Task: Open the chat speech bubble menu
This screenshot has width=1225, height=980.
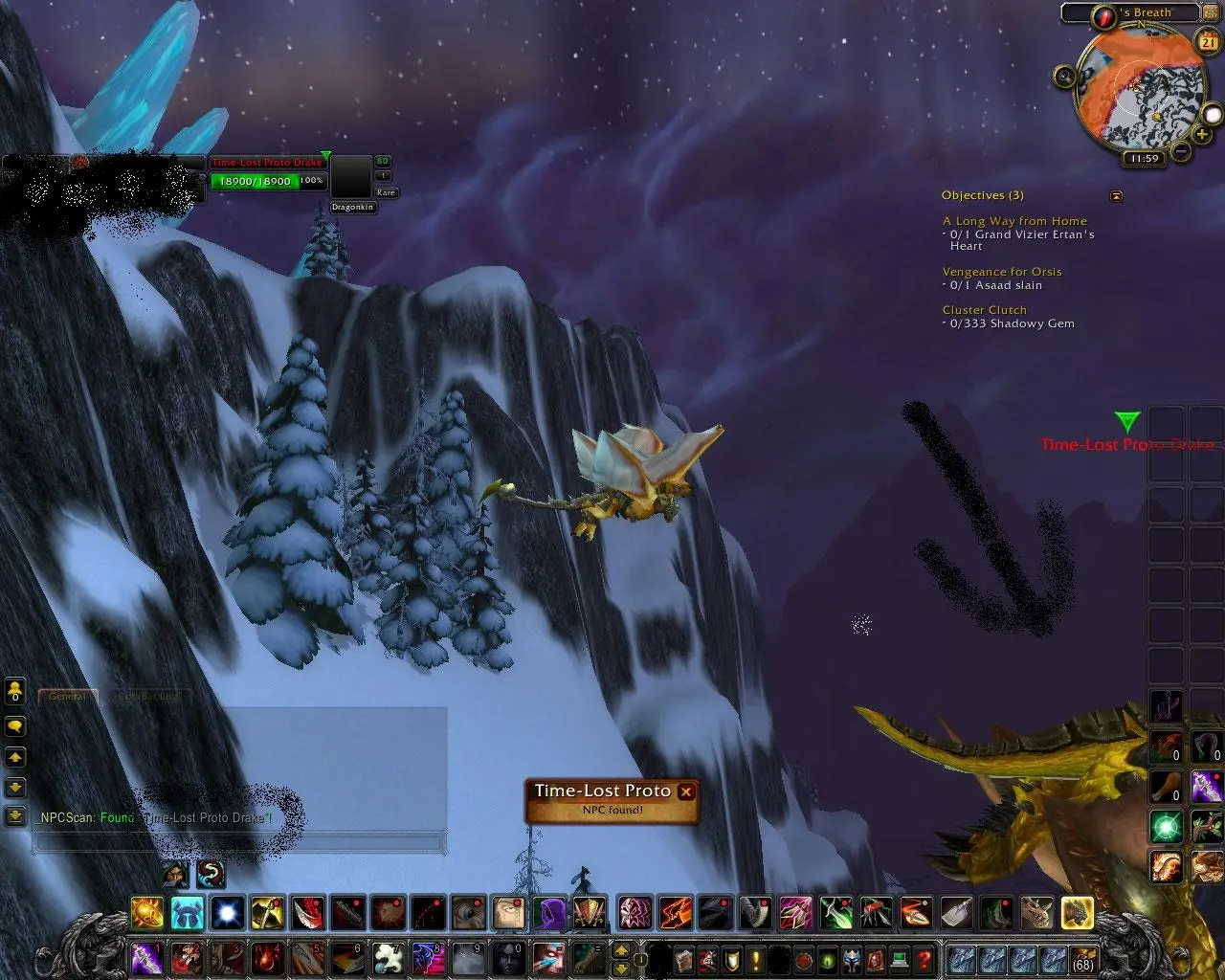Action: pyautogui.click(x=15, y=727)
